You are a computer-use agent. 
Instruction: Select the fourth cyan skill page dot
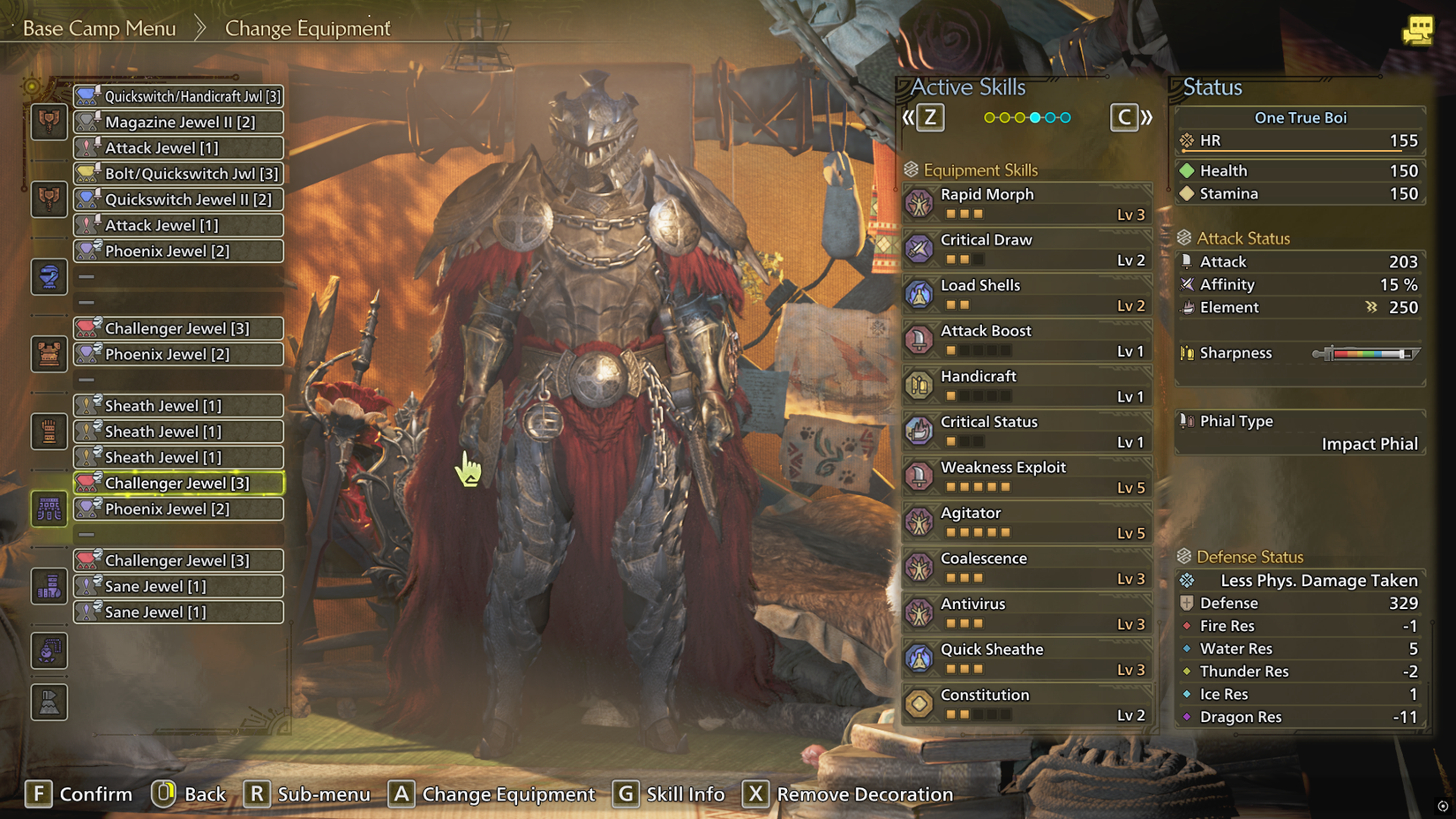tap(1036, 116)
